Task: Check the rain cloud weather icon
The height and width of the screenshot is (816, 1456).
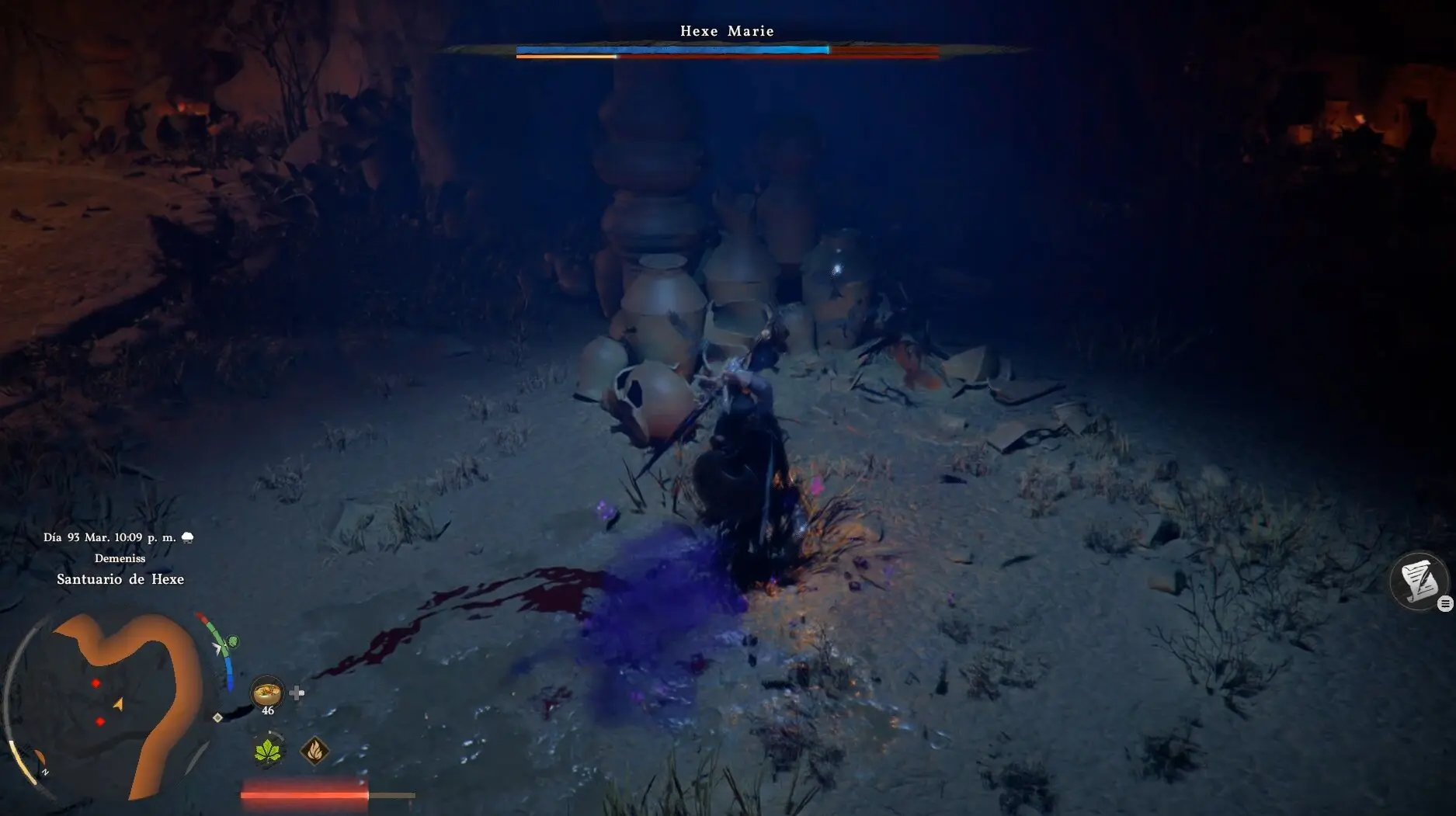Action: (x=187, y=537)
